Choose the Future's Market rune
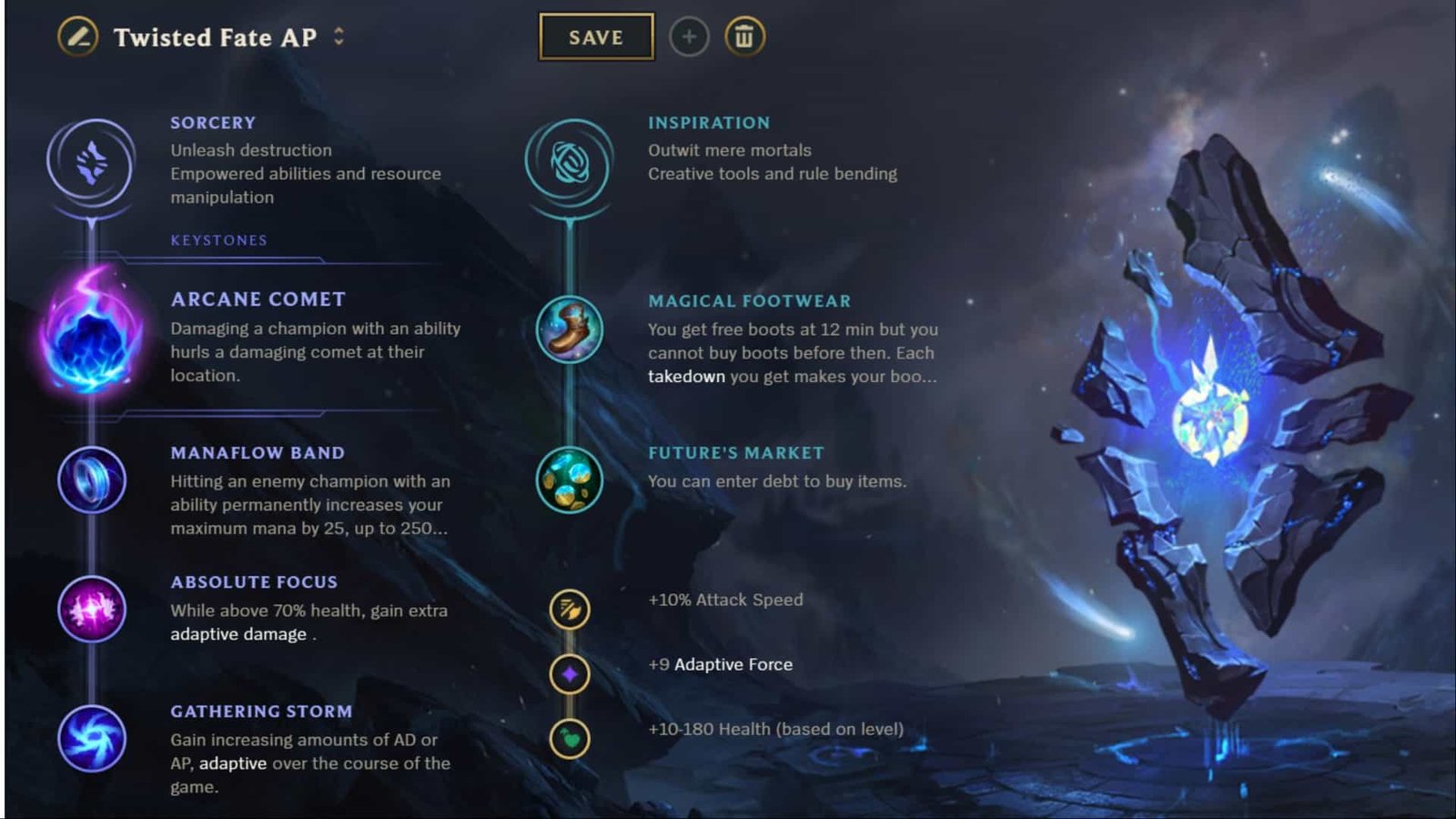The width and height of the screenshot is (1456, 819). click(569, 480)
